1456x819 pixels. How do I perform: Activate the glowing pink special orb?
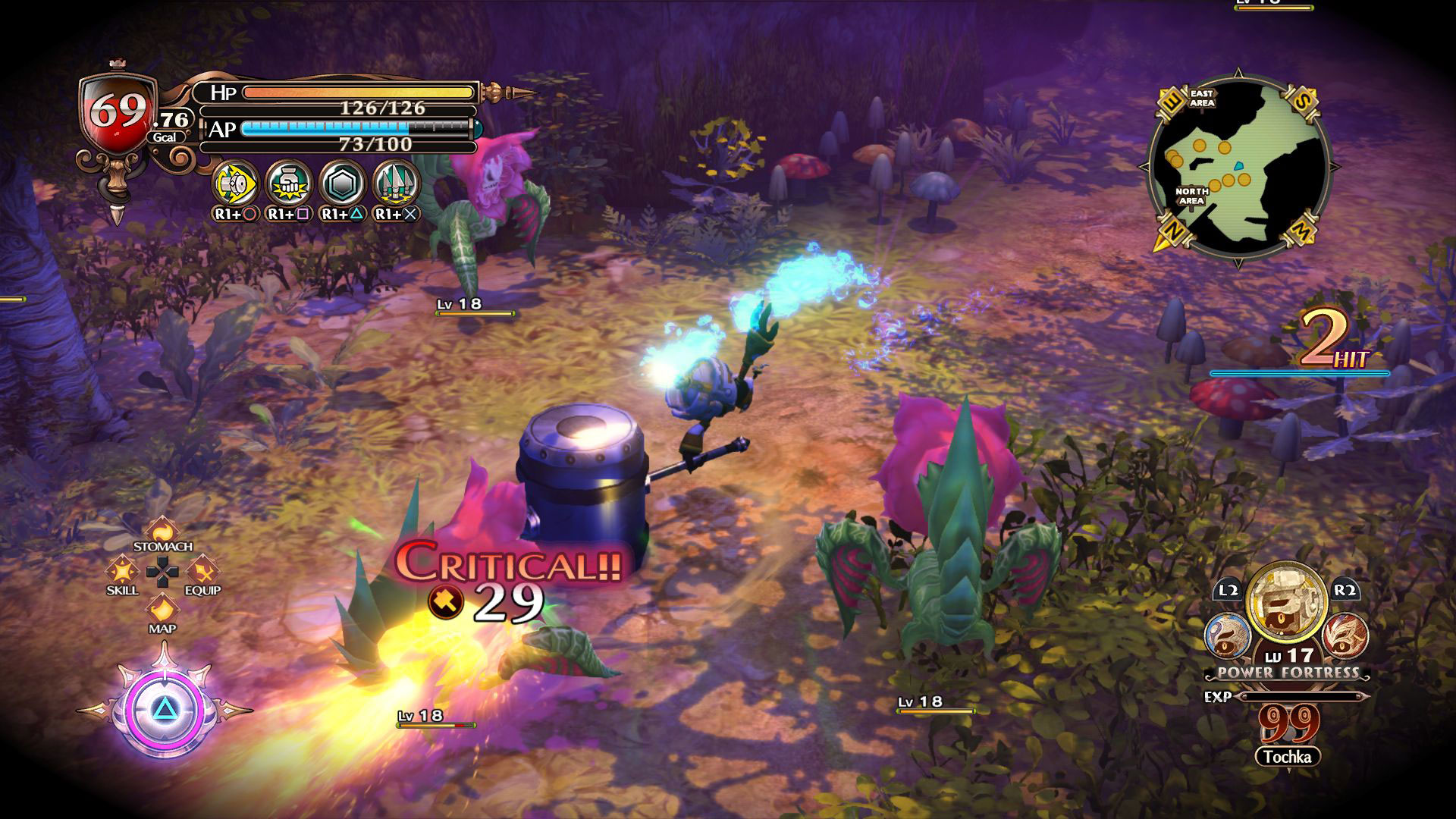click(x=165, y=710)
